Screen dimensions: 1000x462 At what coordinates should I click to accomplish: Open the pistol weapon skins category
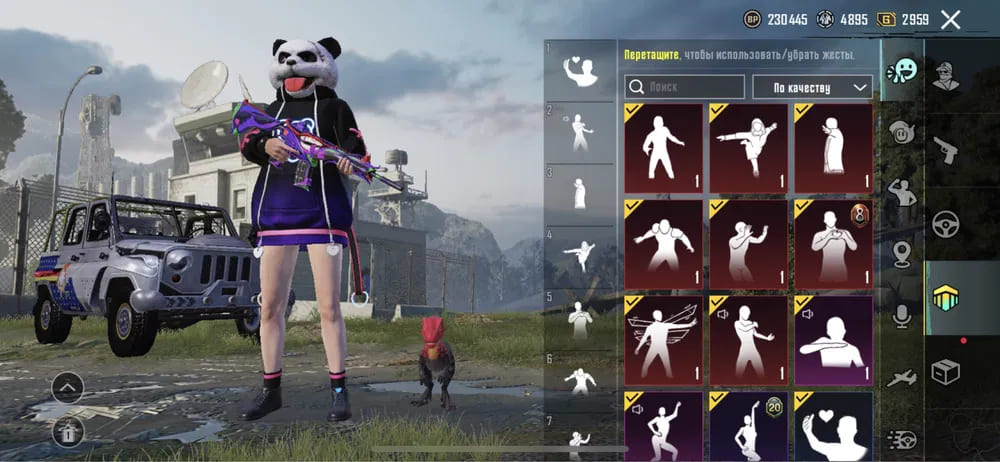(x=946, y=150)
